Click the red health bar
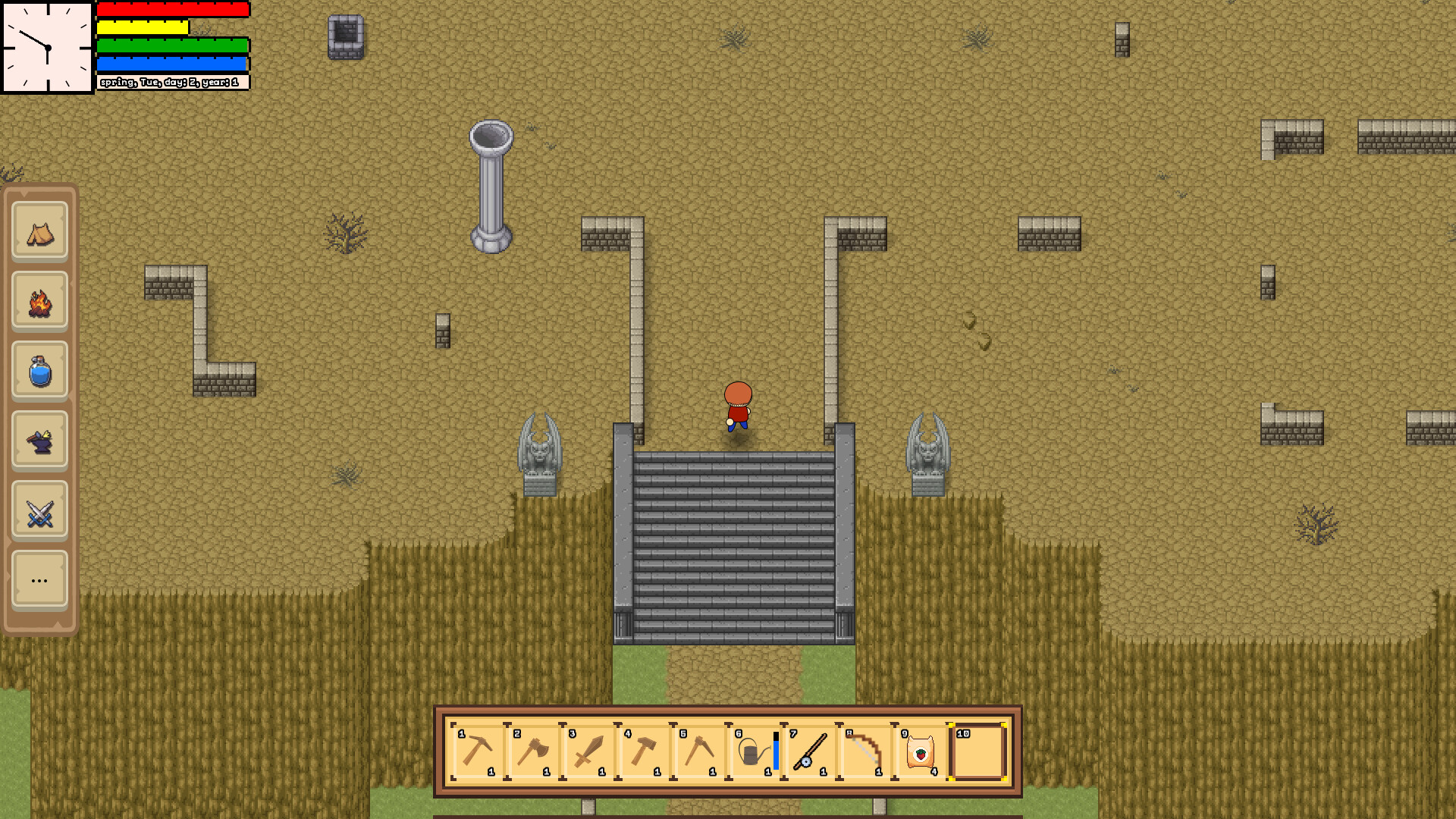 pyautogui.click(x=171, y=10)
